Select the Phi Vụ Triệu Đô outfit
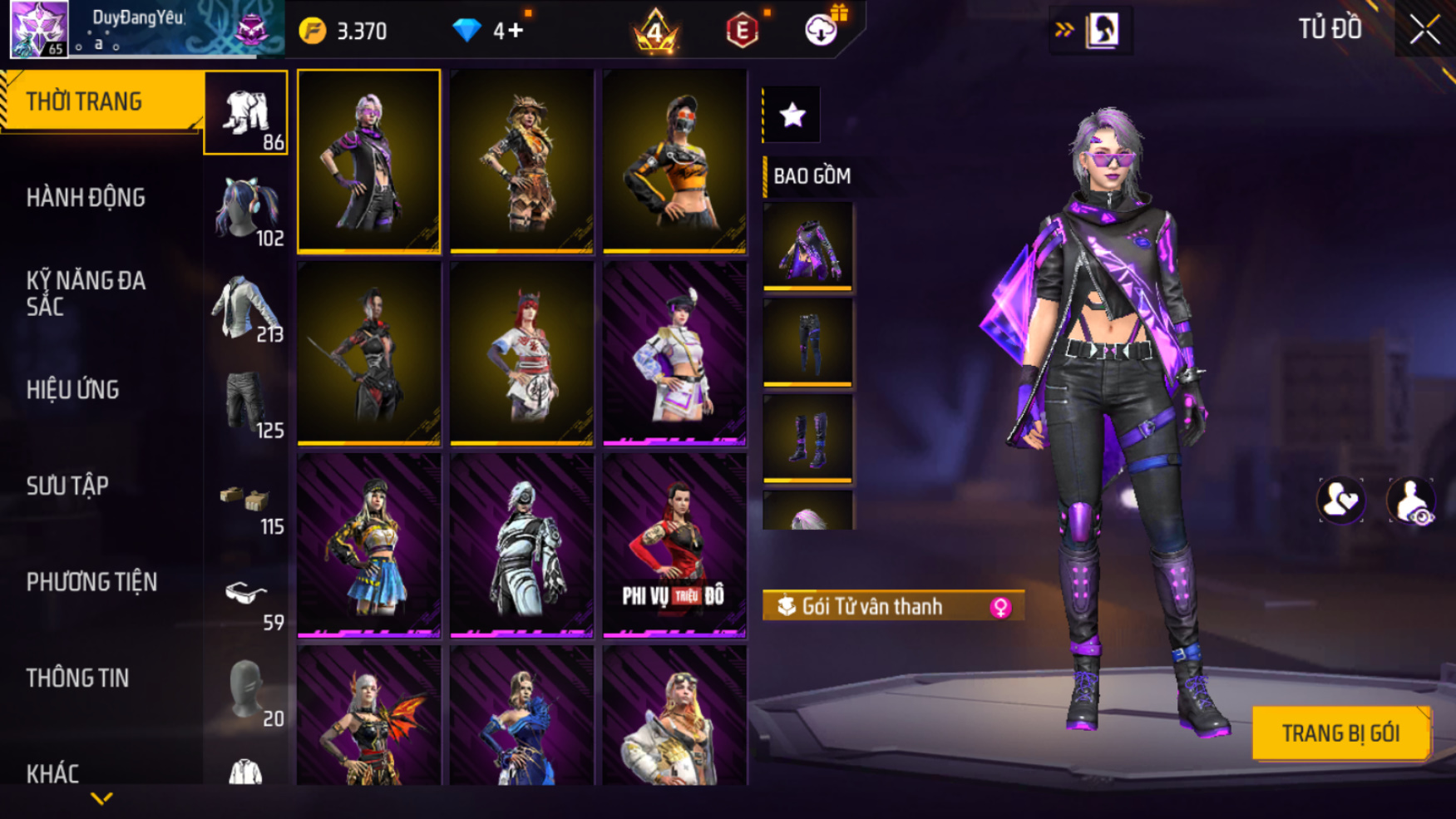 [674, 545]
